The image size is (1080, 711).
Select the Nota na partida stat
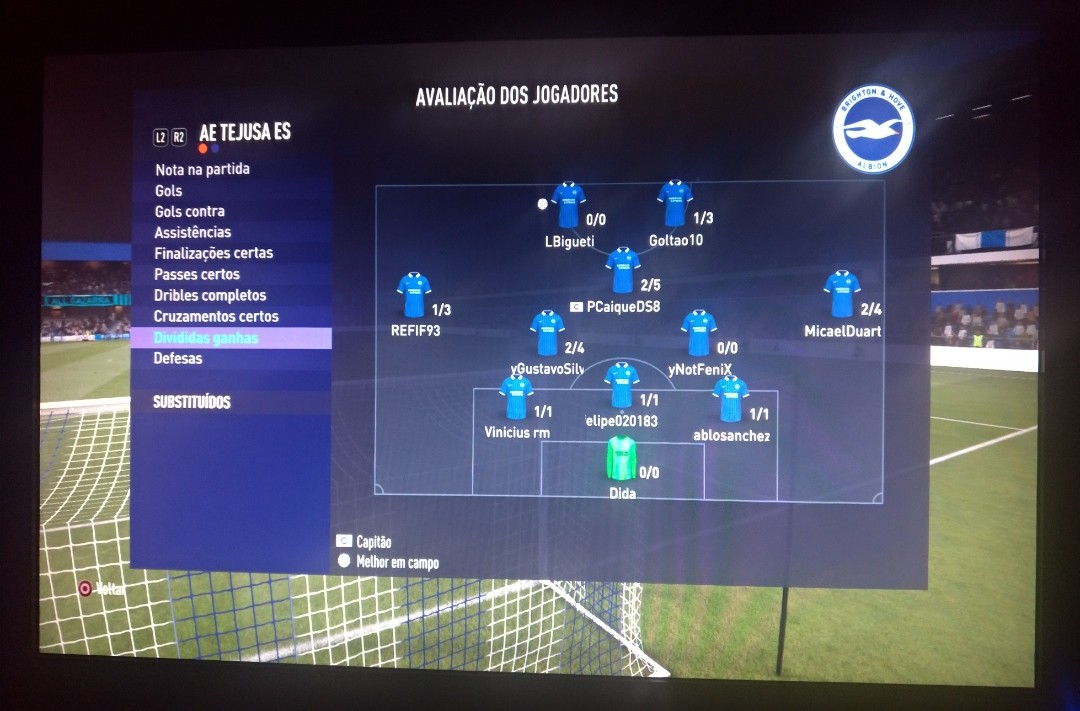coord(202,169)
